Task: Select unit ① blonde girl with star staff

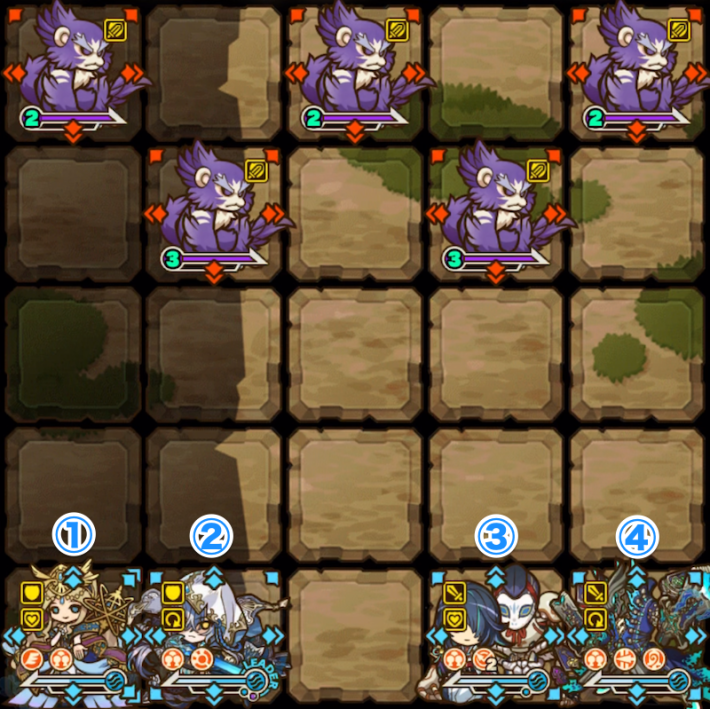Action: click(72, 635)
